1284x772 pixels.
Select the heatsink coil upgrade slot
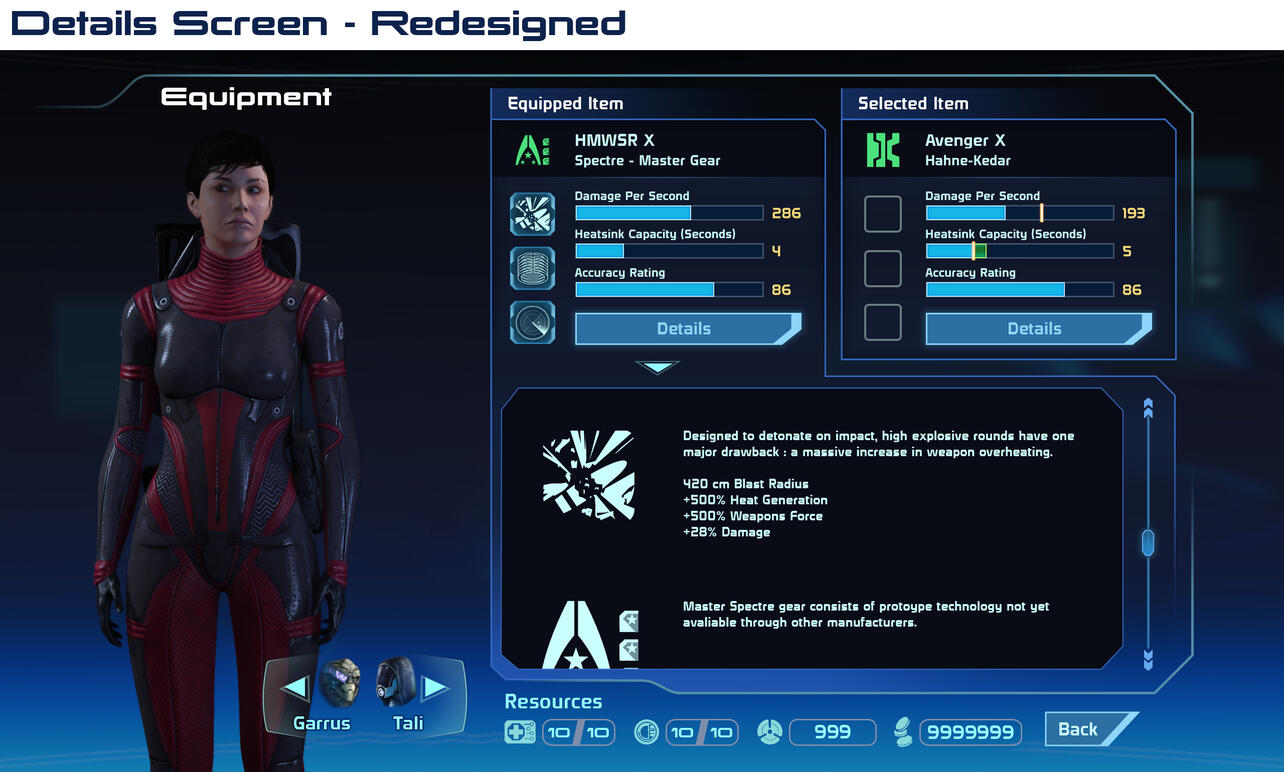(x=532, y=268)
